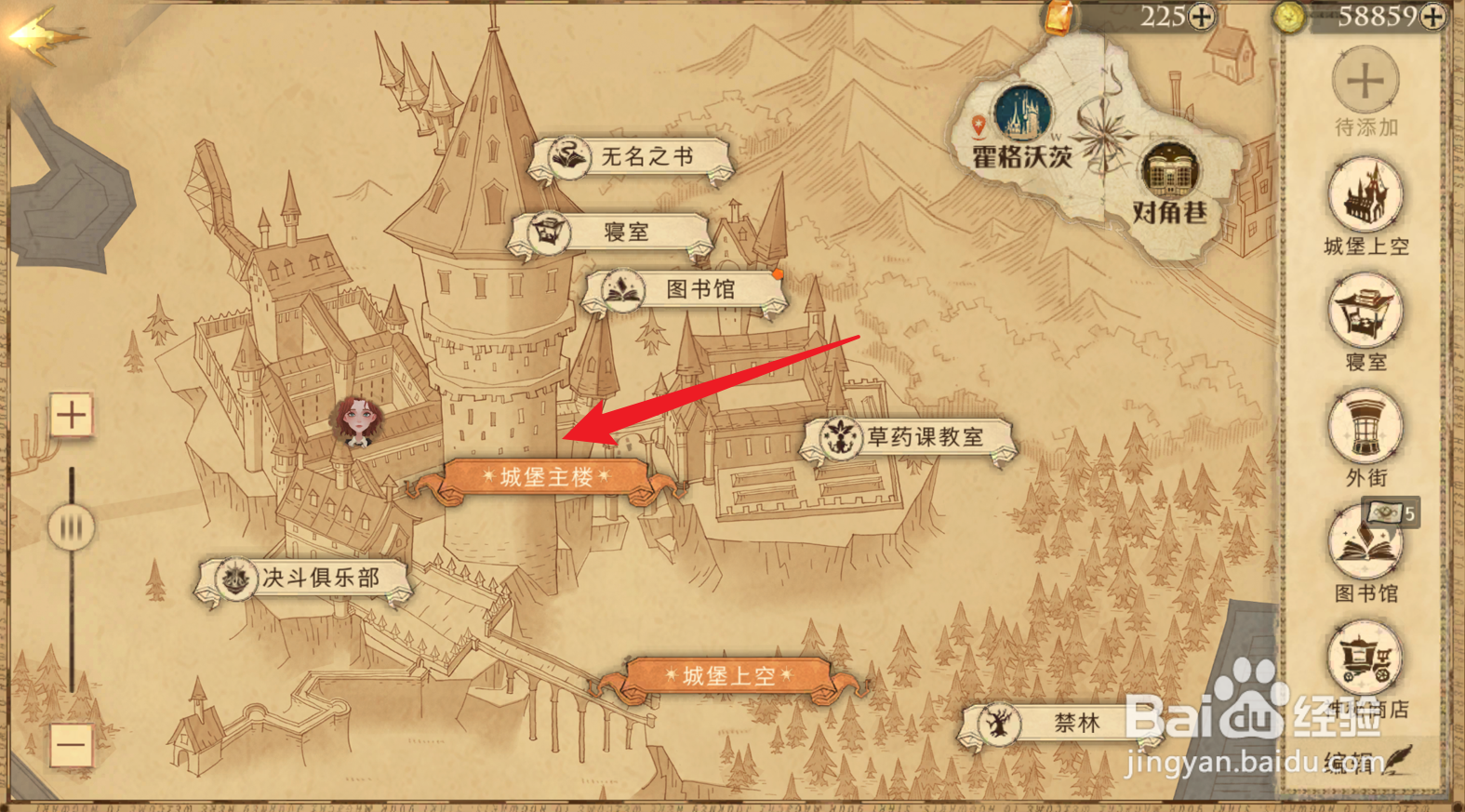Viewport: 1465px width, 812px height.
Task: Open the 城堡上空 shortcut icon in sidebar
Action: tap(1365, 193)
